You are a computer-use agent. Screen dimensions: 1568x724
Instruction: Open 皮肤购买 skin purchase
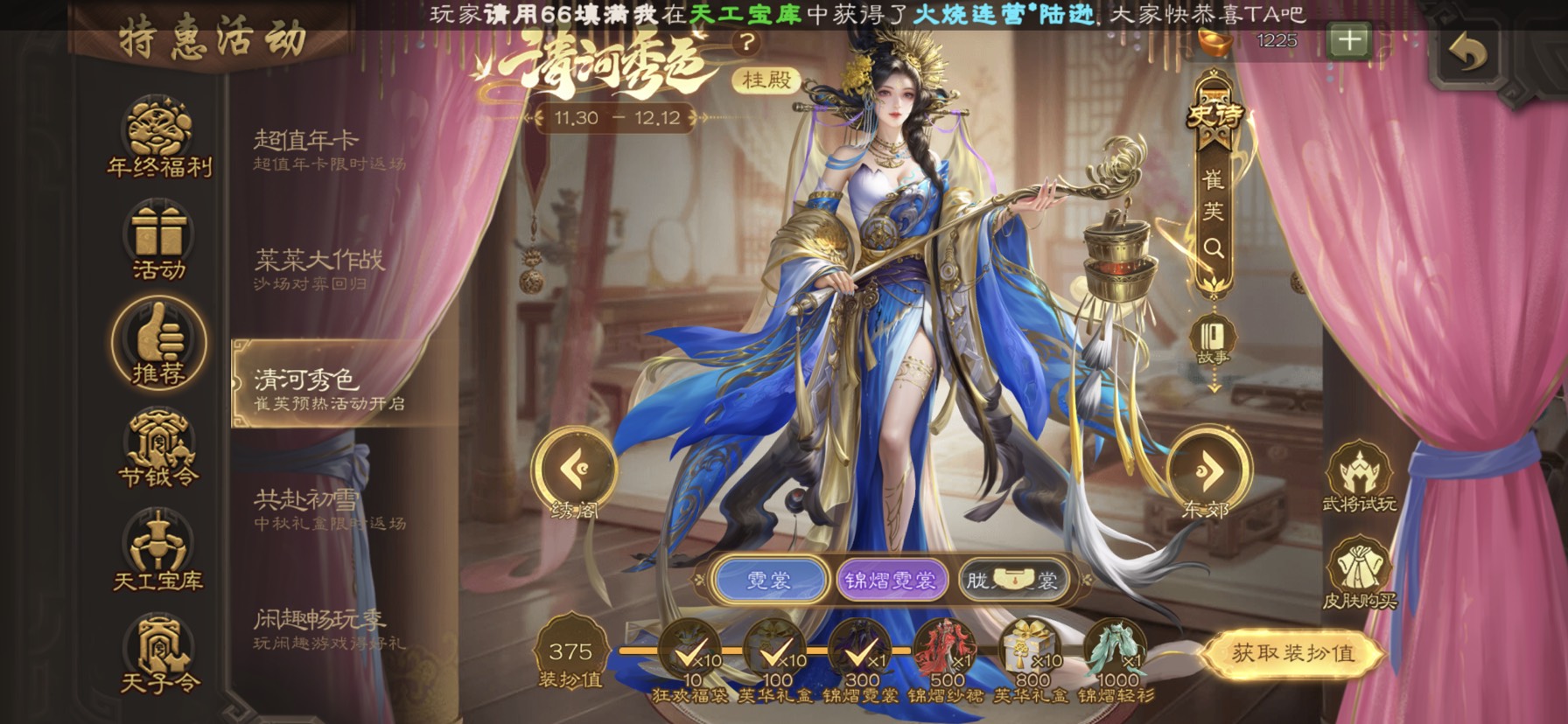coord(1359,574)
